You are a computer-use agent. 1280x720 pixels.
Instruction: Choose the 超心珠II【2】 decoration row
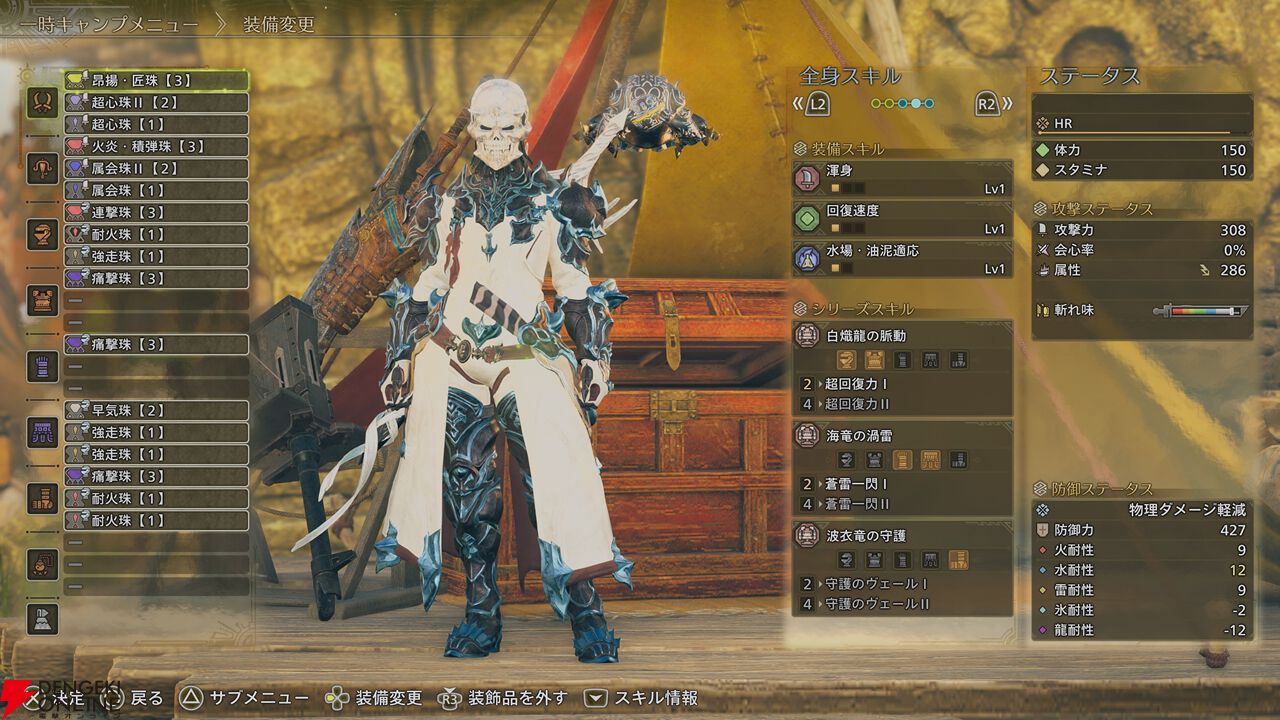point(156,103)
